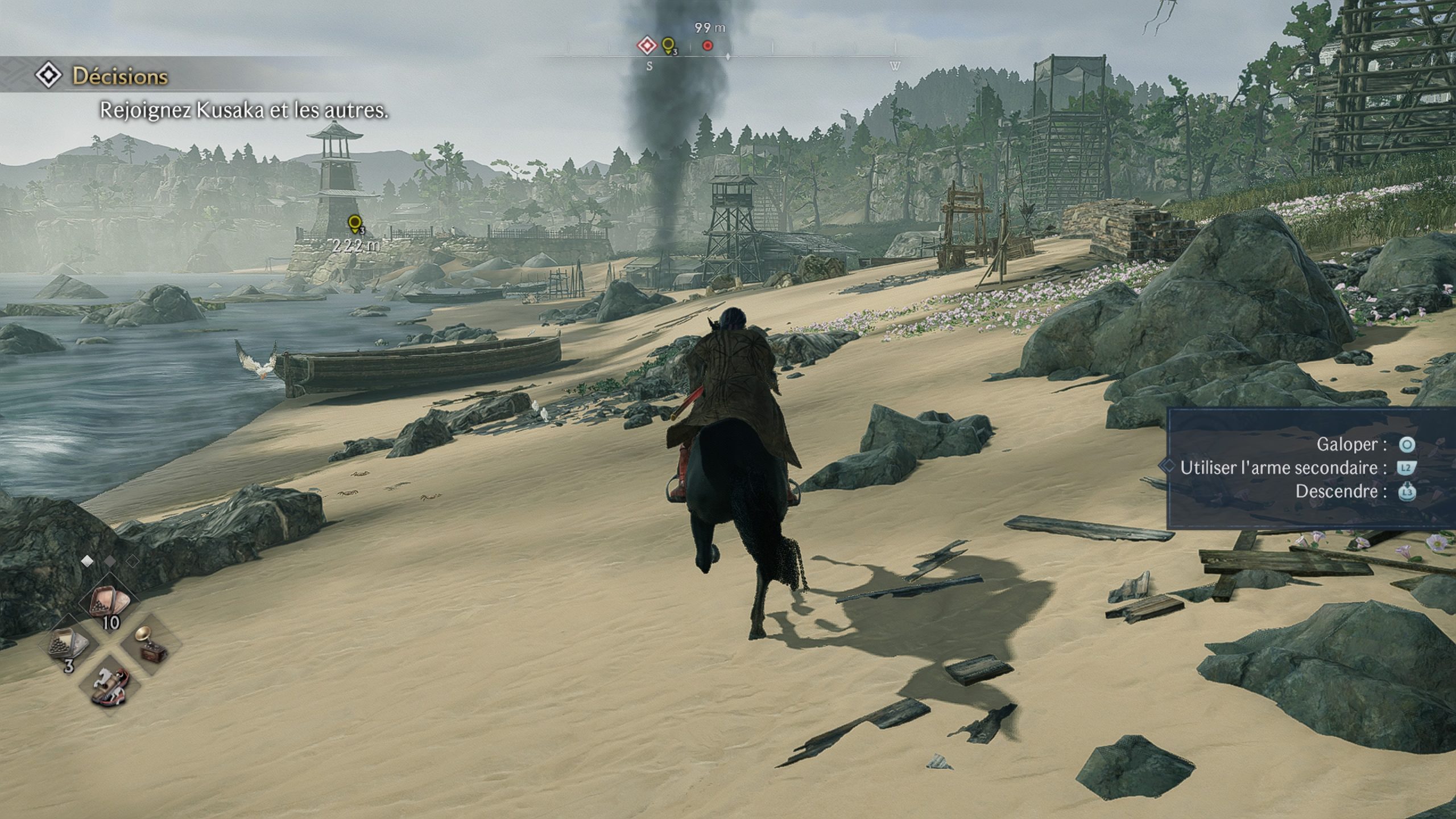
Task: Select the pill tin slot with 10
Action: pyautogui.click(x=109, y=606)
